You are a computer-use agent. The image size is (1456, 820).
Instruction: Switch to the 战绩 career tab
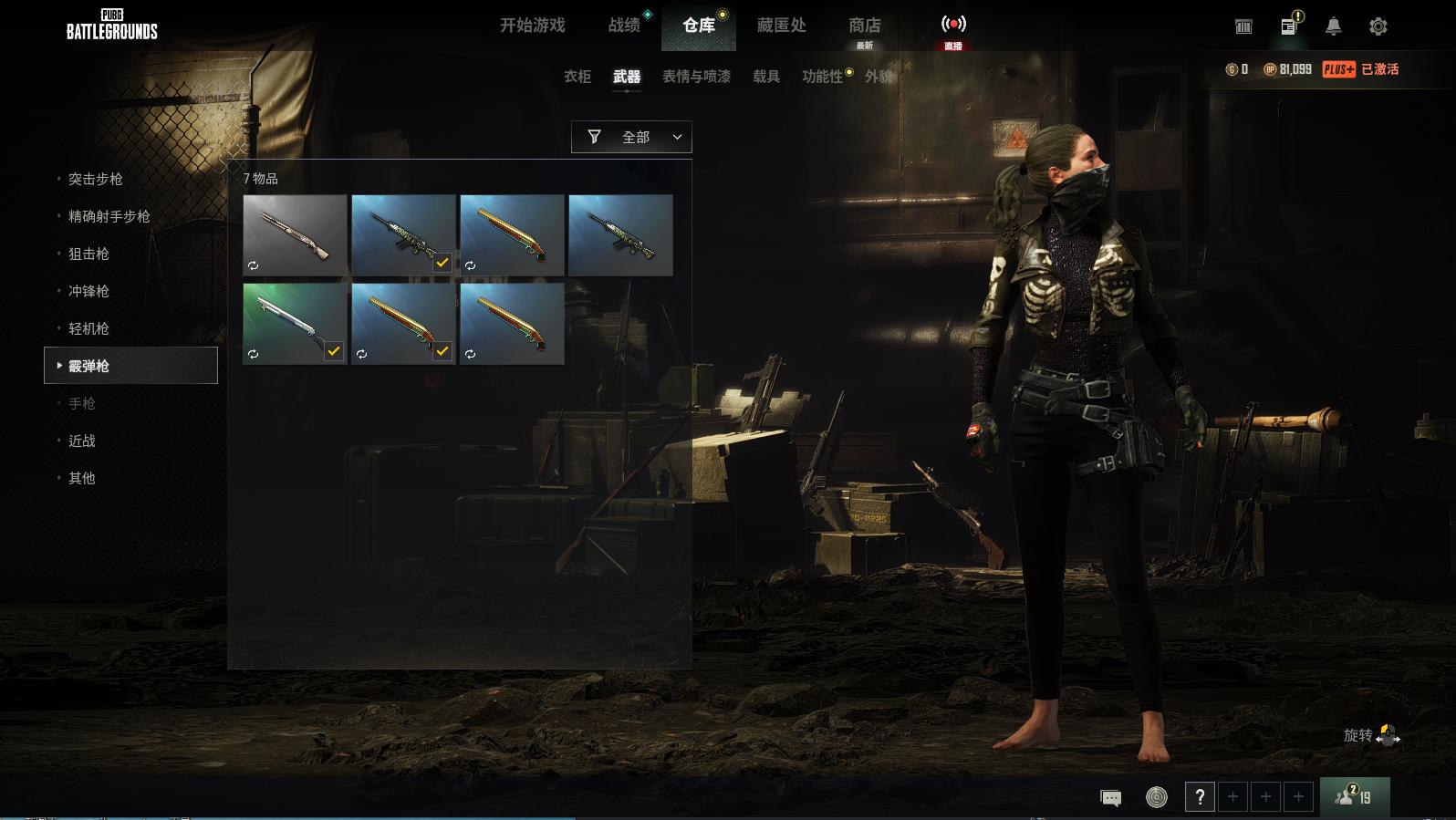tap(624, 26)
